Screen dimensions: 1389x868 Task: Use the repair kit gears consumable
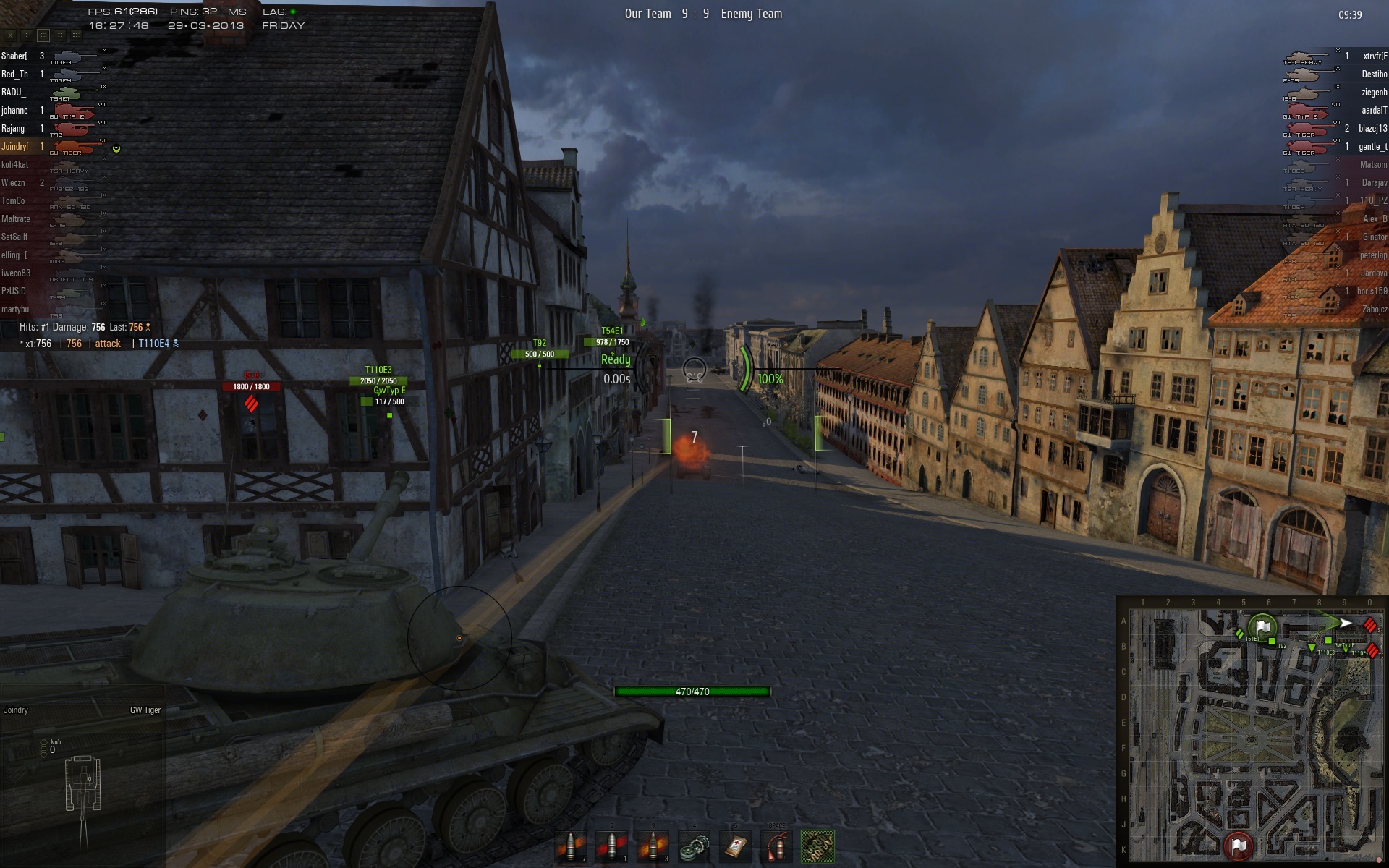694,846
